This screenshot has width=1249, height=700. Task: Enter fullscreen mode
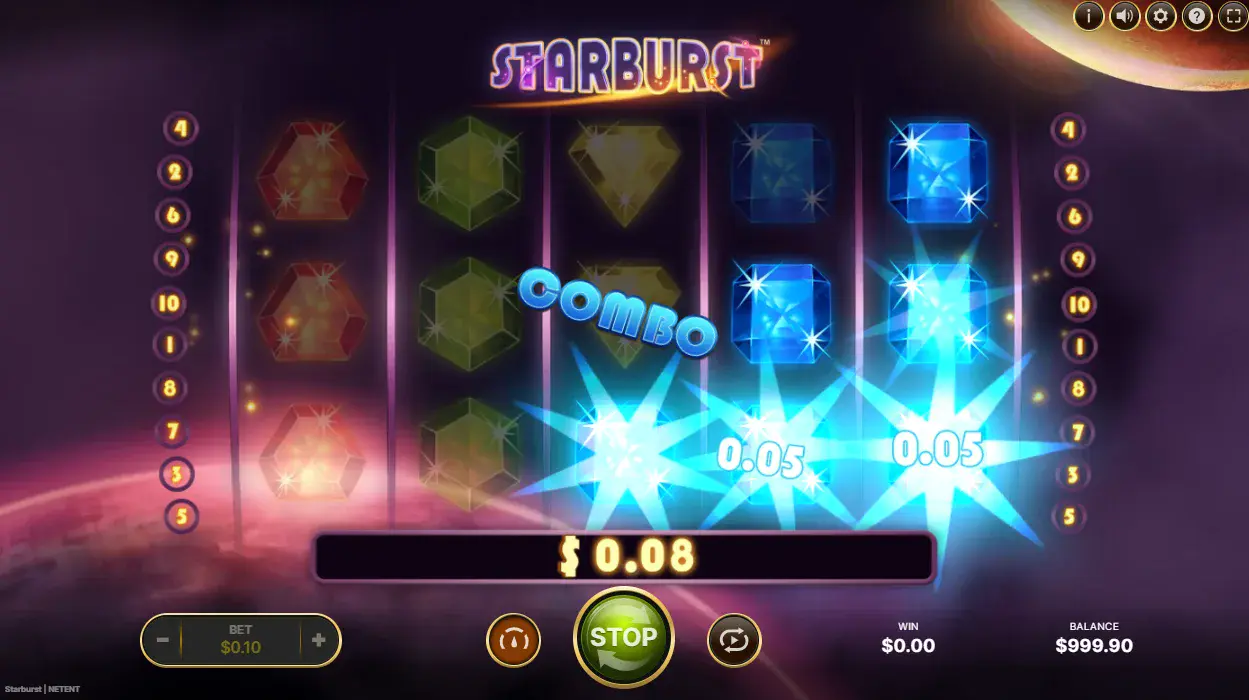tap(1233, 16)
